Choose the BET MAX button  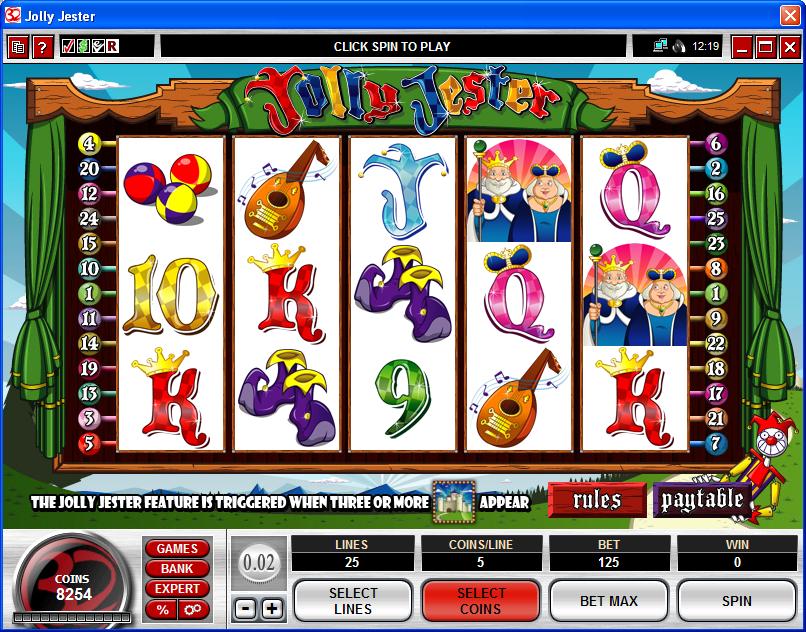[x=609, y=601]
